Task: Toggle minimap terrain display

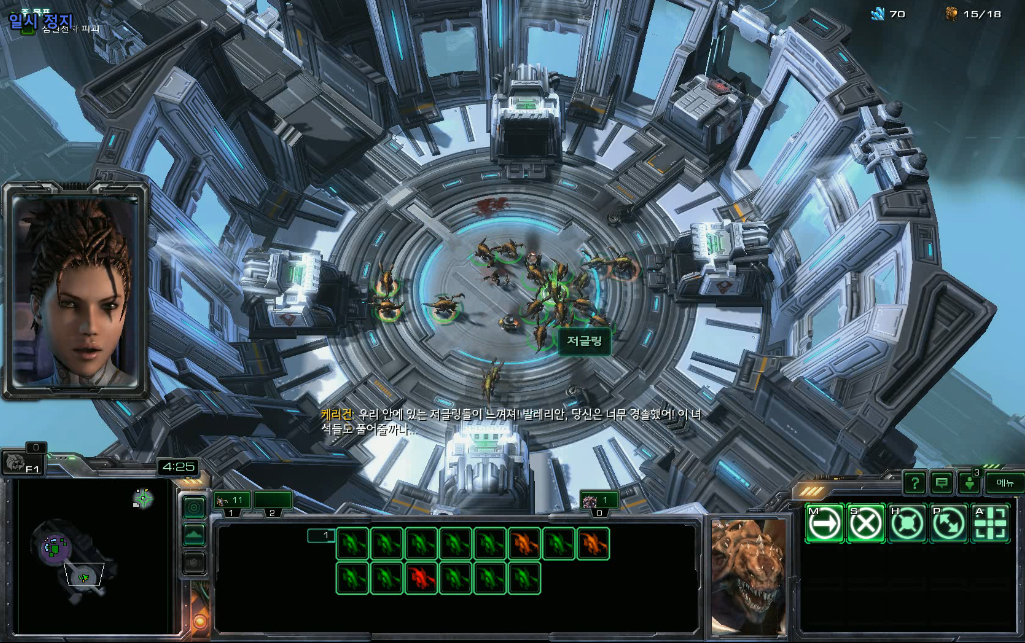Action: coord(194,535)
